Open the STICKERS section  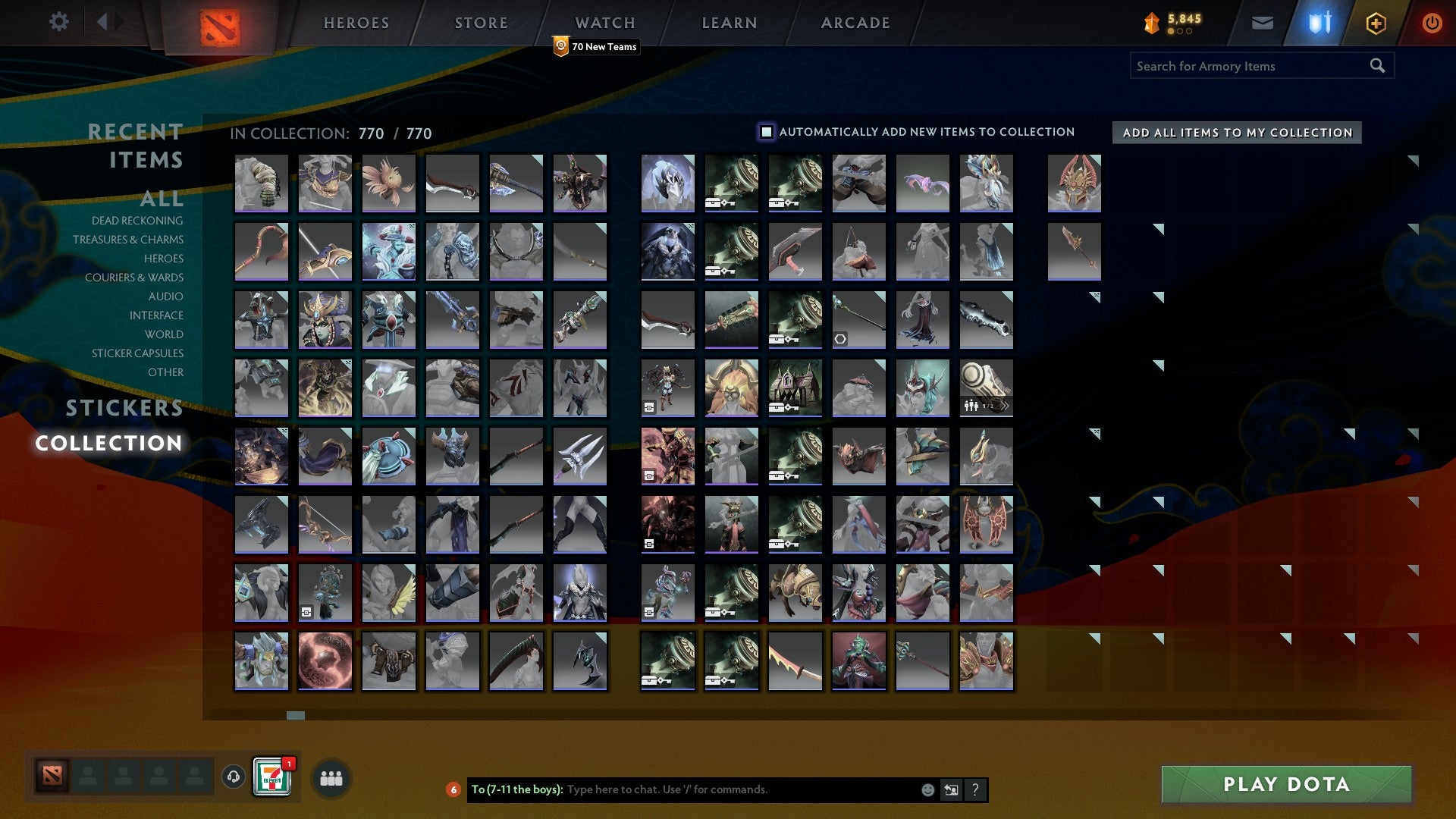click(x=124, y=408)
